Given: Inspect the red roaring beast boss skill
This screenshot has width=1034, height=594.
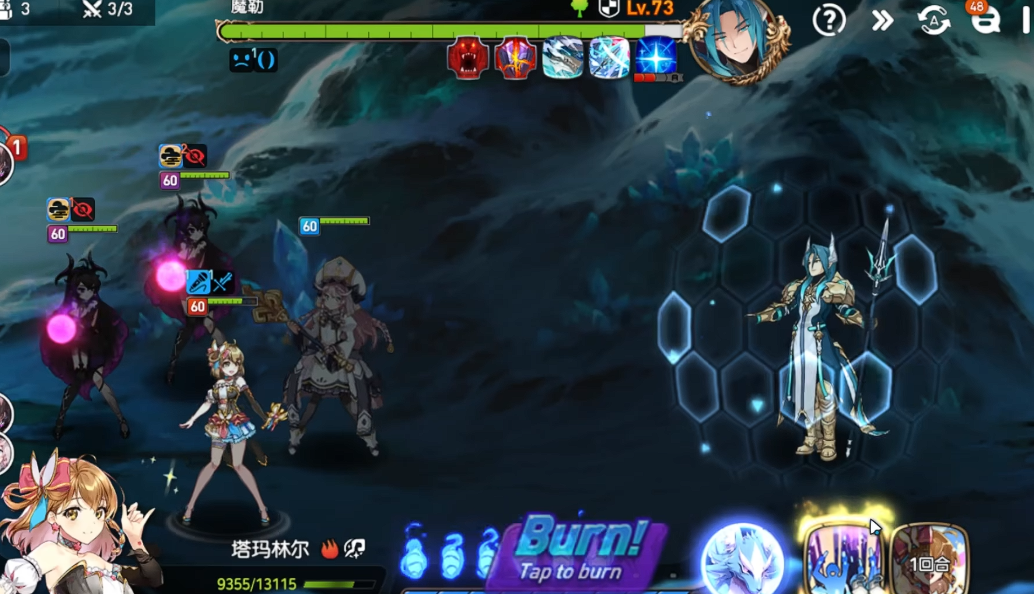Looking at the screenshot, I should [x=467, y=58].
